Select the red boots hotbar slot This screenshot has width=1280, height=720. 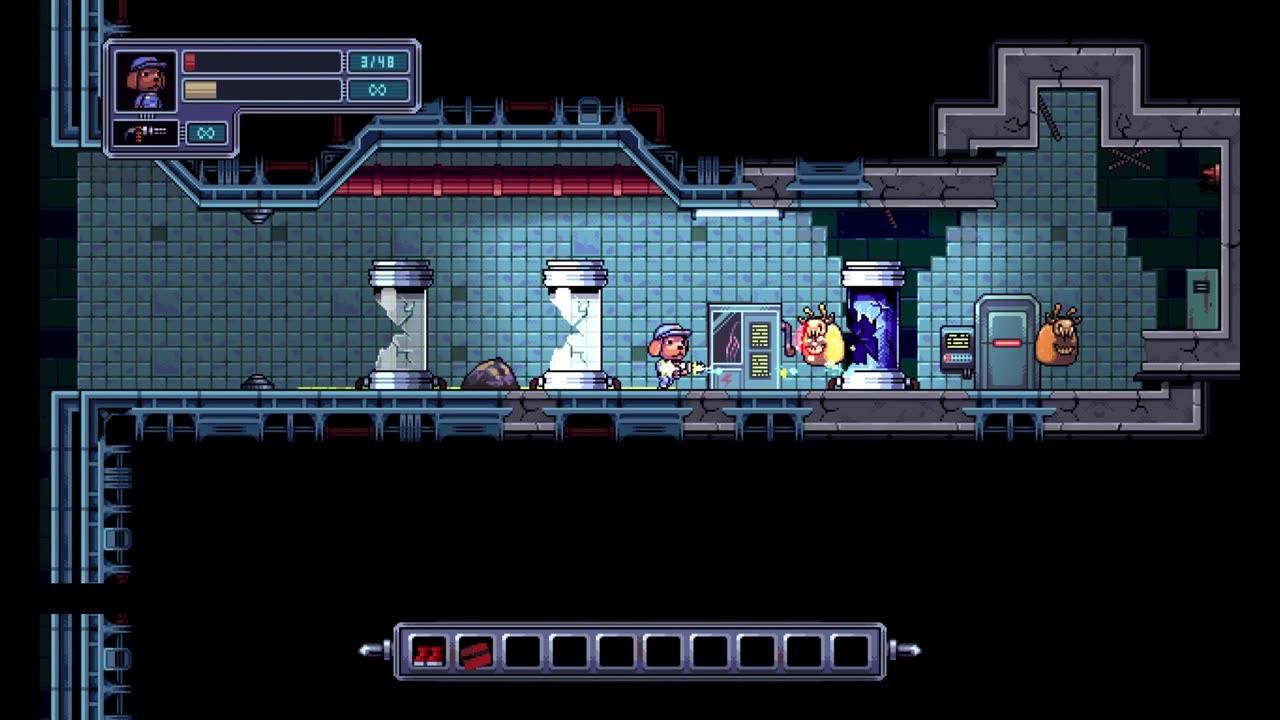[x=428, y=653]
